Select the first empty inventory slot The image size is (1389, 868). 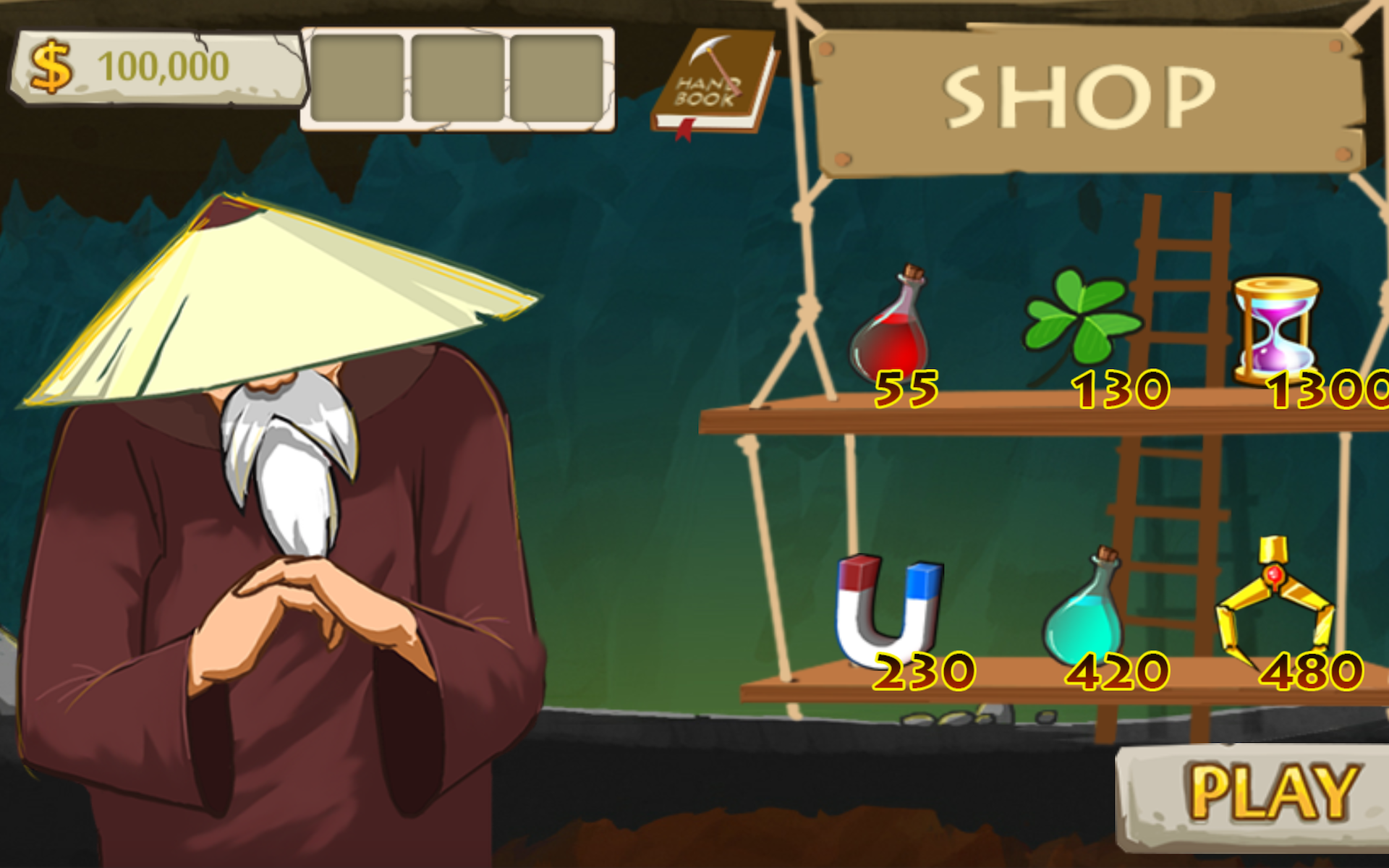(x=358, y=76)
